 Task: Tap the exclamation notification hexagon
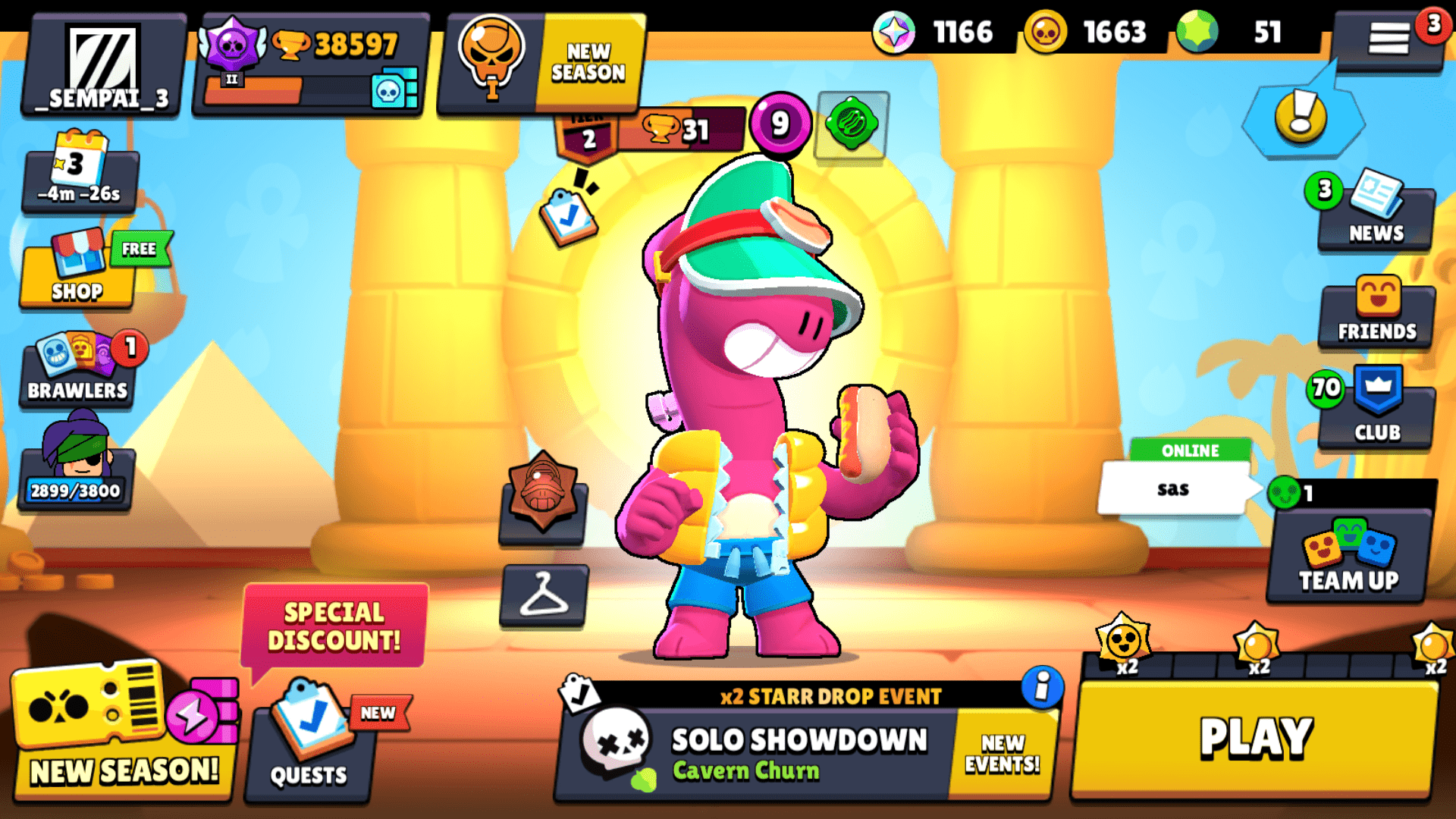(x=1298, y=116)
